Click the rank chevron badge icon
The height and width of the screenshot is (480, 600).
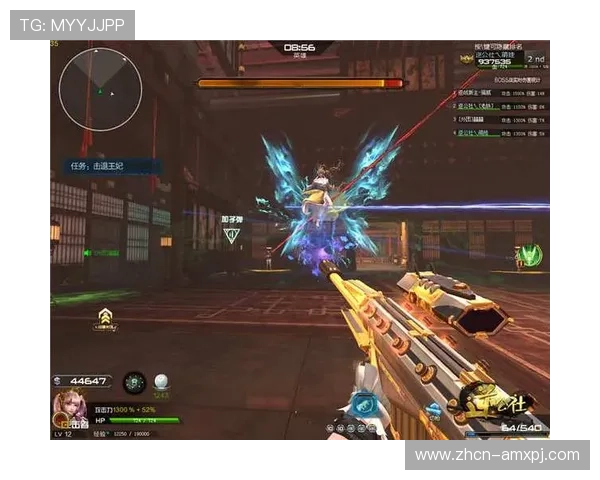click(x=105, y=318)
